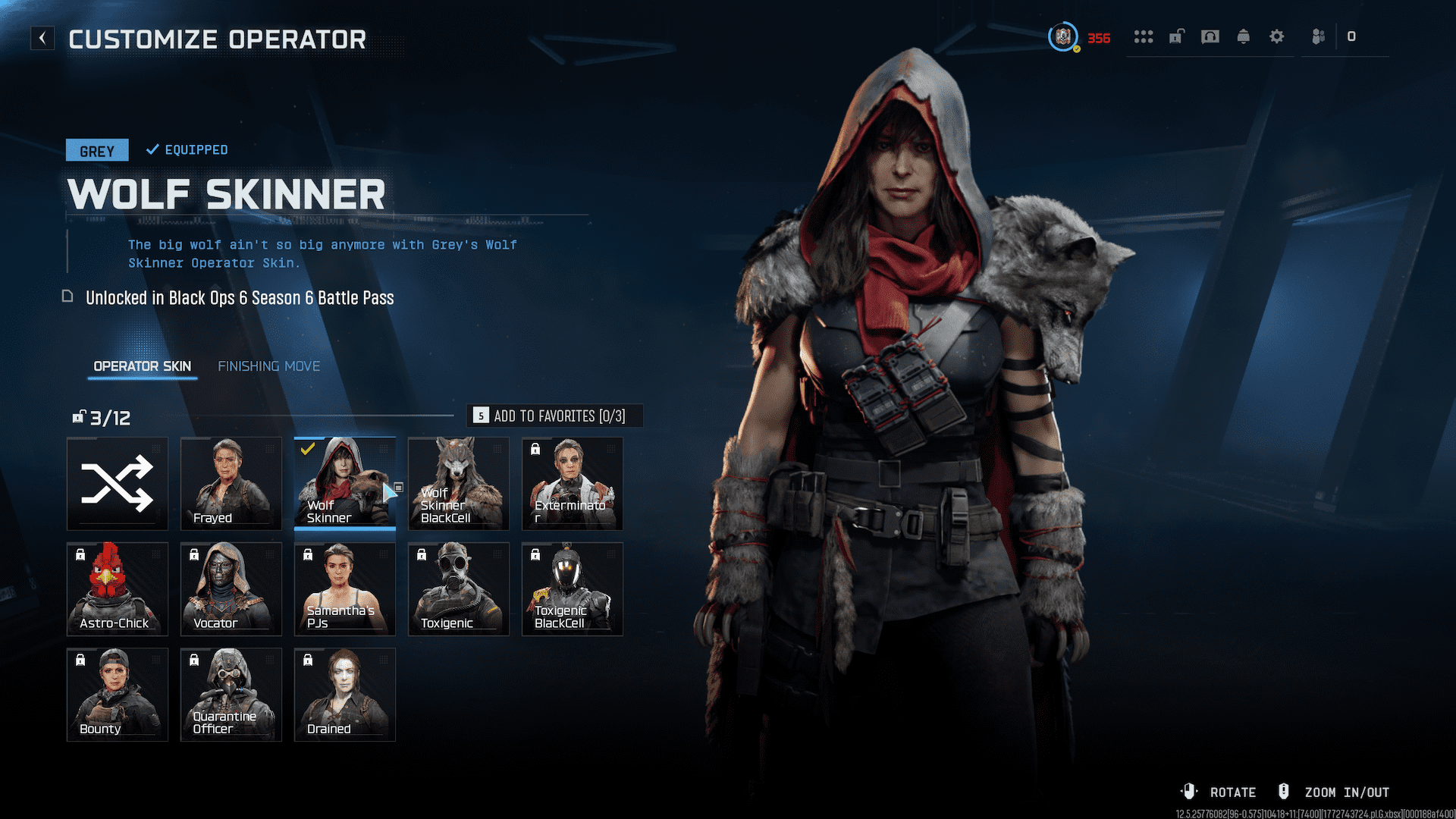Pick the equipped Wolf Skinner skin tile
This screenshot has width=1456, height=819.
(344, 484)
